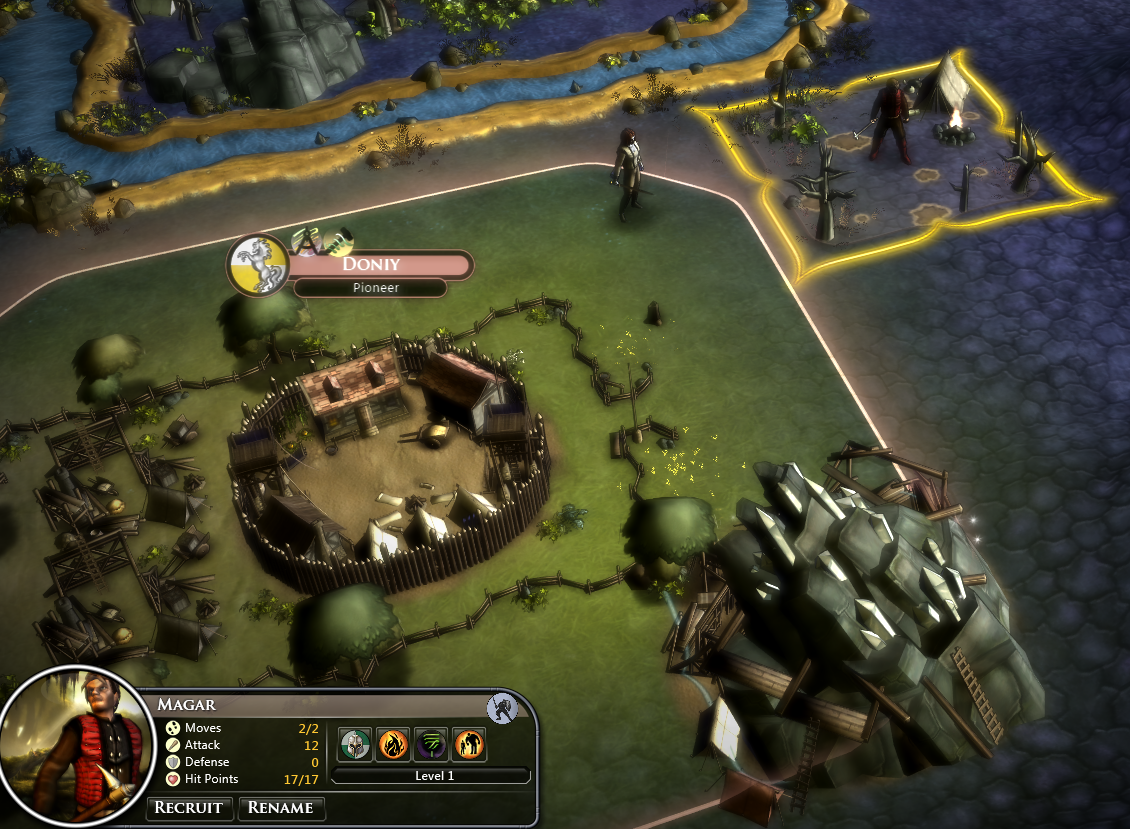This screenshot has width=1130, height=829.
Task: Select the green tornado ability icon
Action: point(430,744)
